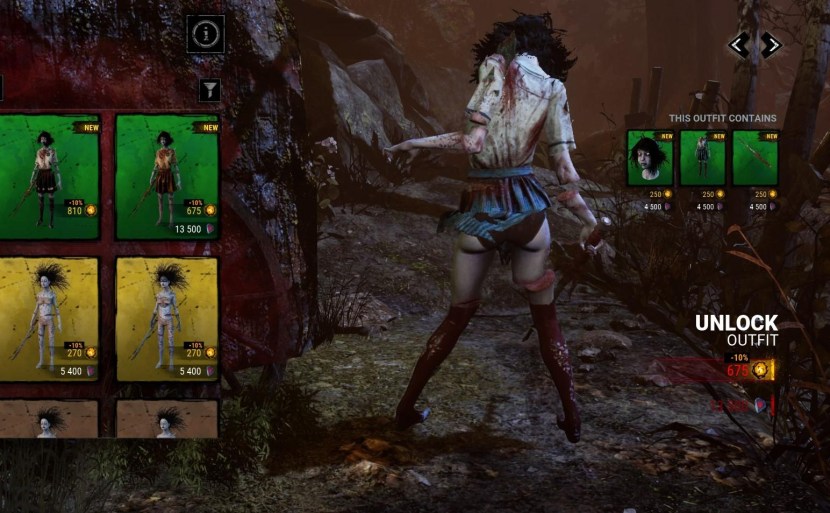Show the previous outfit with left arrow

739,44
